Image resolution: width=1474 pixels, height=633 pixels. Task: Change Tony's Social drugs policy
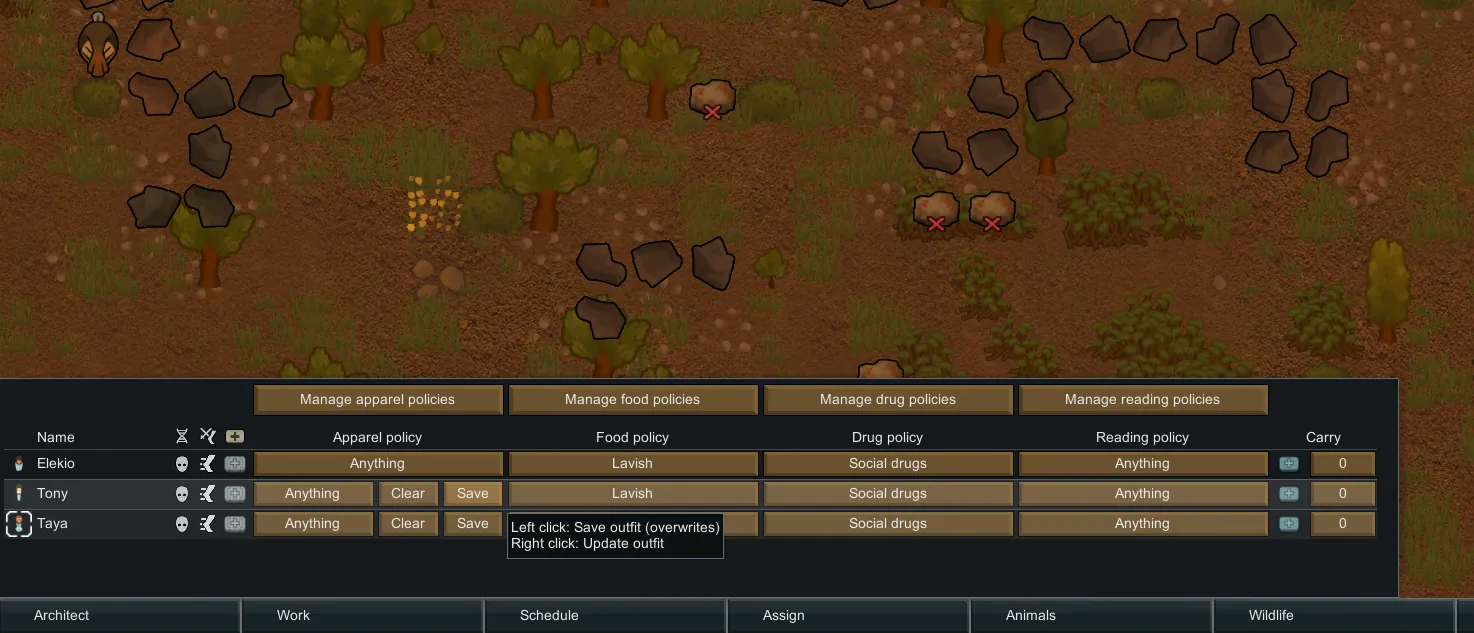click(887, 494)
